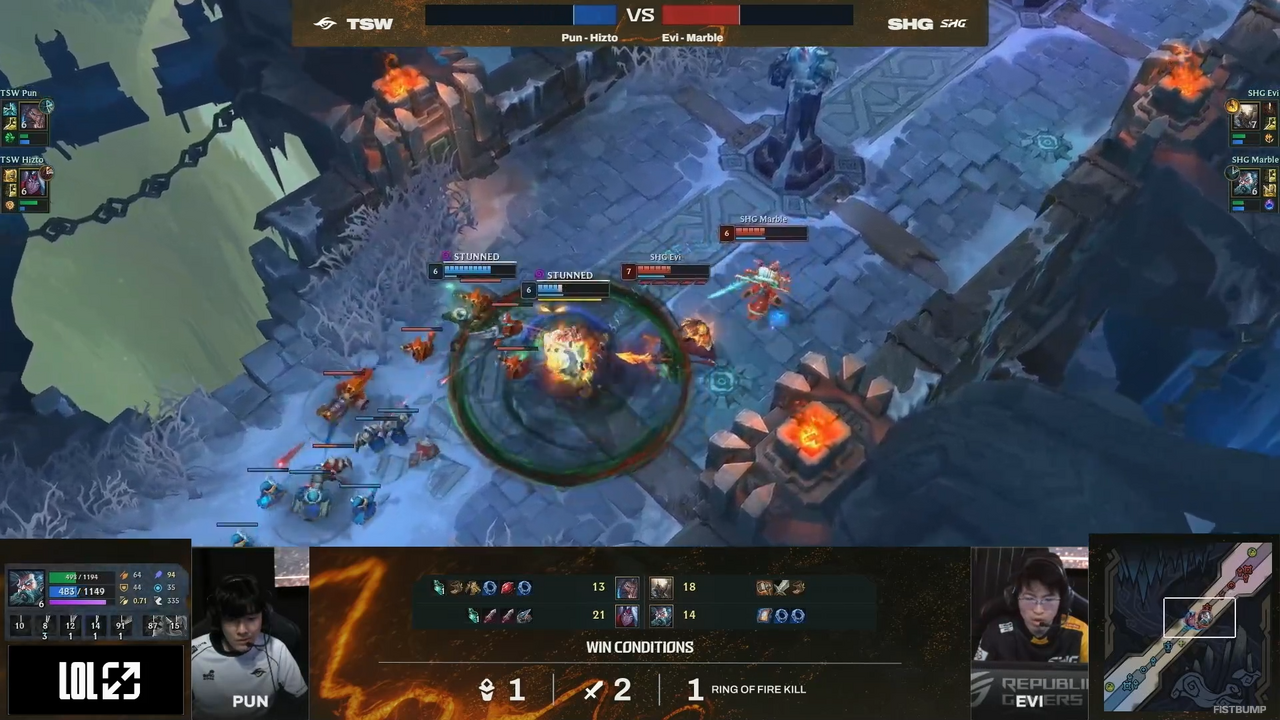Click the bearded champion portrait in stats panel
The image size is (1280, 720).
coord(26,587)
